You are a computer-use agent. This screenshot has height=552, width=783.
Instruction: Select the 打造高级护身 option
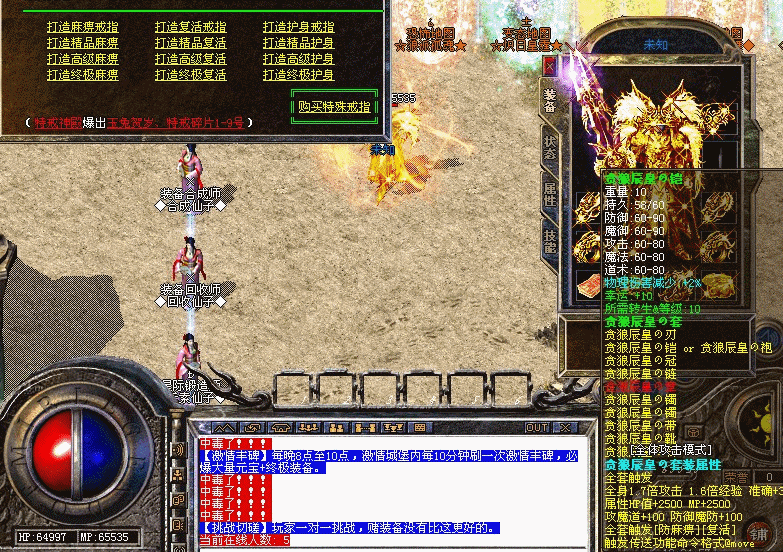click(x=298, y=59)
